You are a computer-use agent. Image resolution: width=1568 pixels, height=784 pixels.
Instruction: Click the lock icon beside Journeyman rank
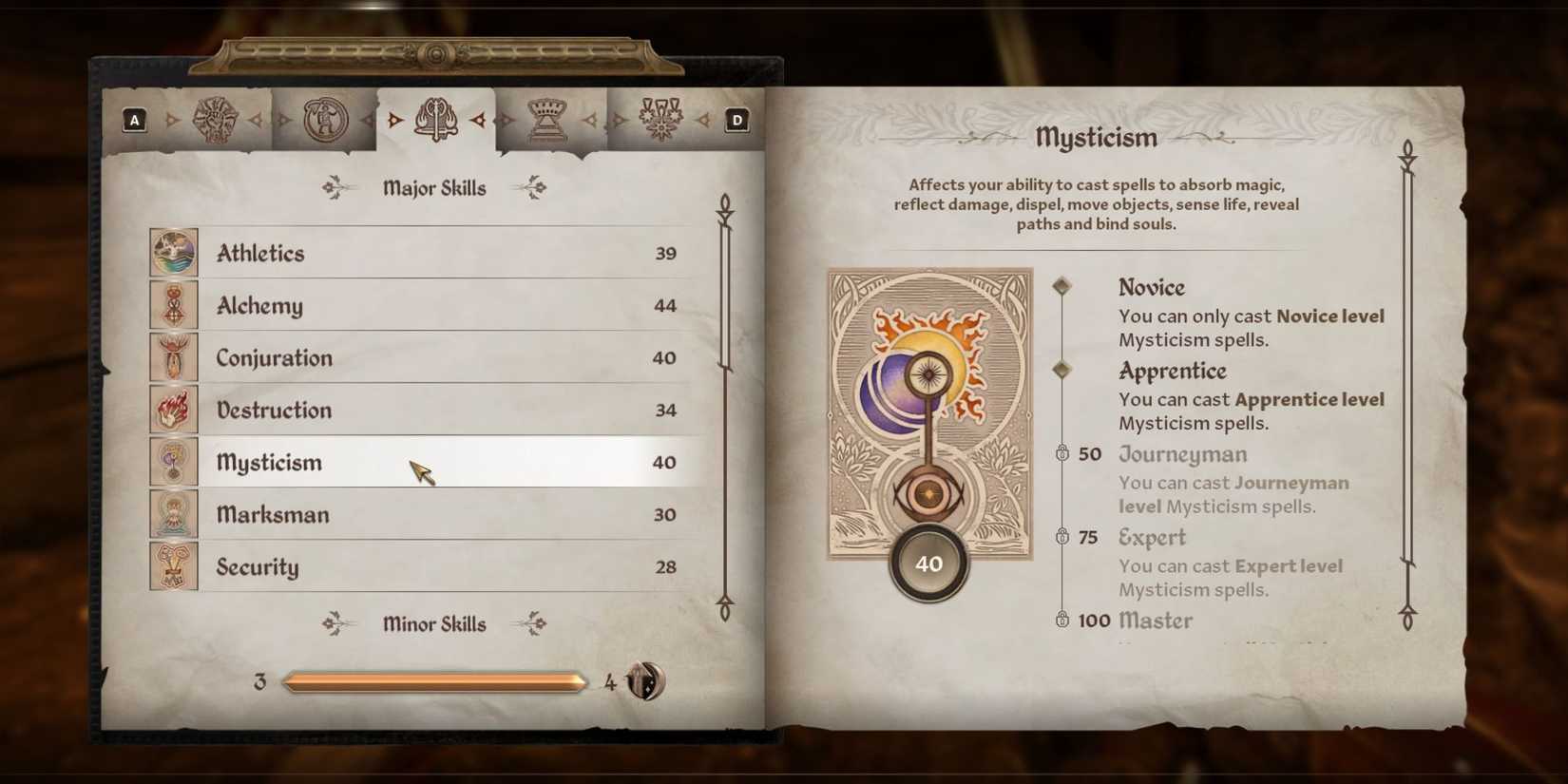(1064, 453)
